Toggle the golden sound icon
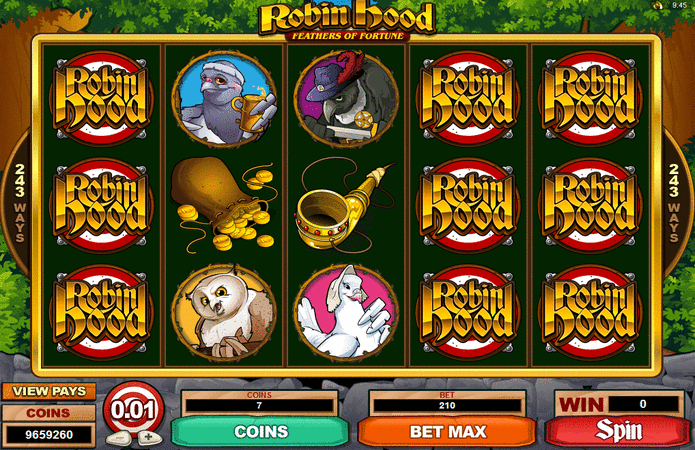 pos(659,6)
